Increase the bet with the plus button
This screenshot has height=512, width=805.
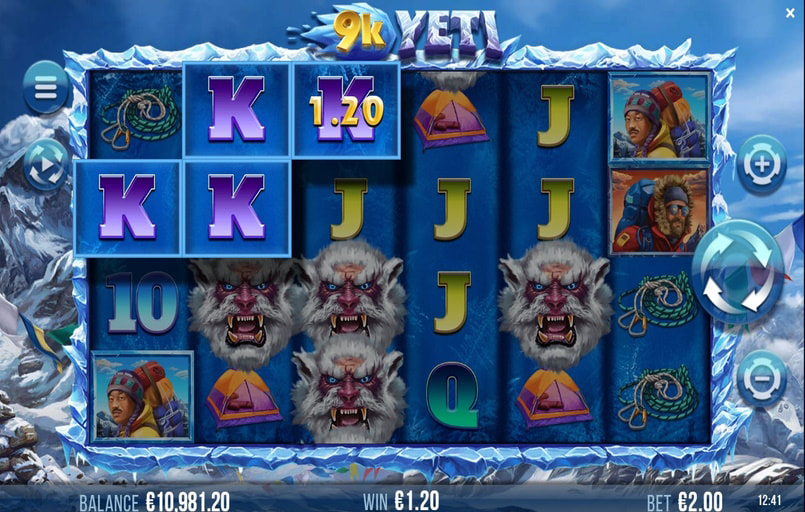click(x=761, y=164)
